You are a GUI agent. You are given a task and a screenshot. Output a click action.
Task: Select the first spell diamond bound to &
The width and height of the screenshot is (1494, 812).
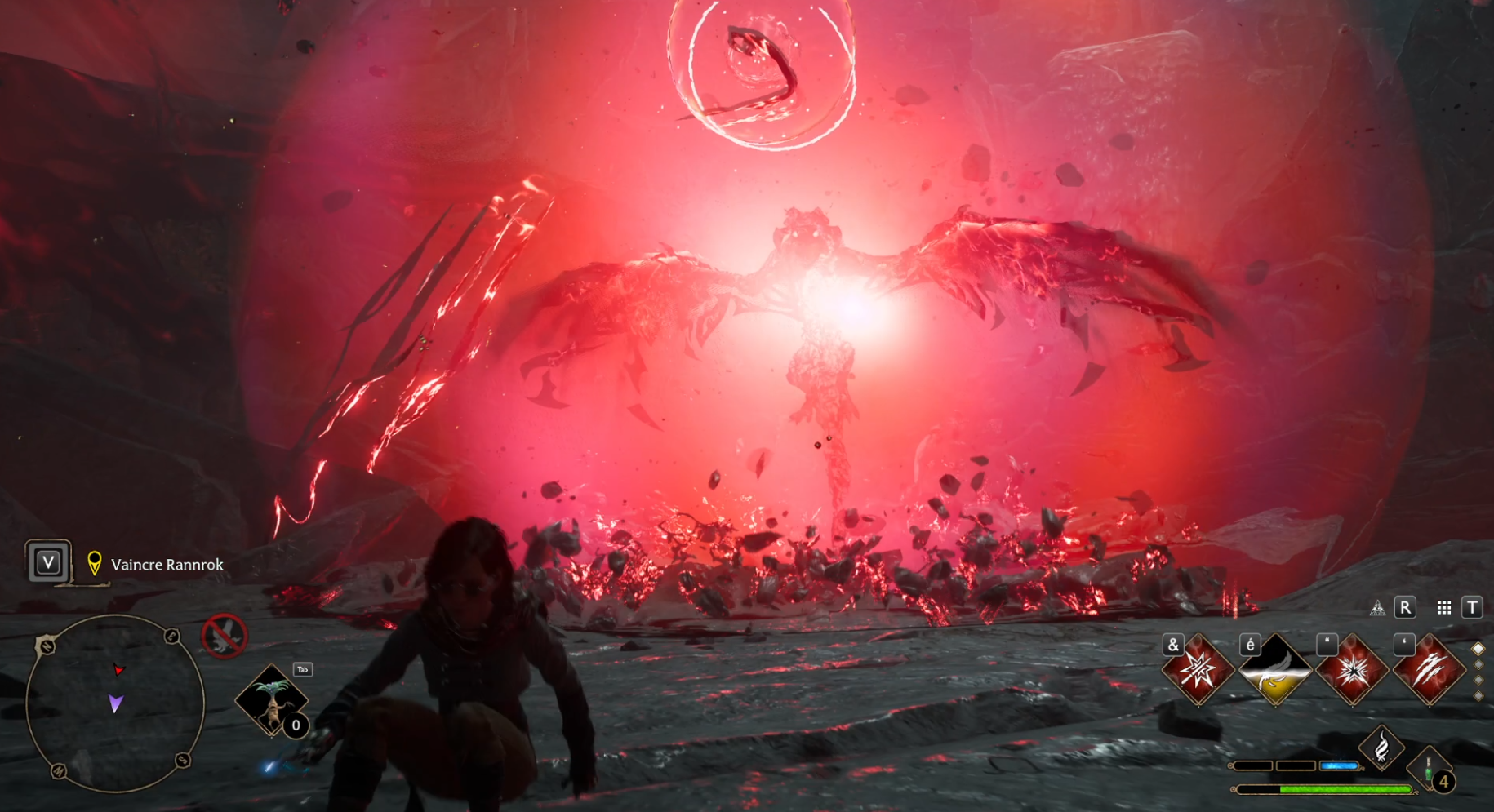pyautogui.click(x=1198, y=669)
